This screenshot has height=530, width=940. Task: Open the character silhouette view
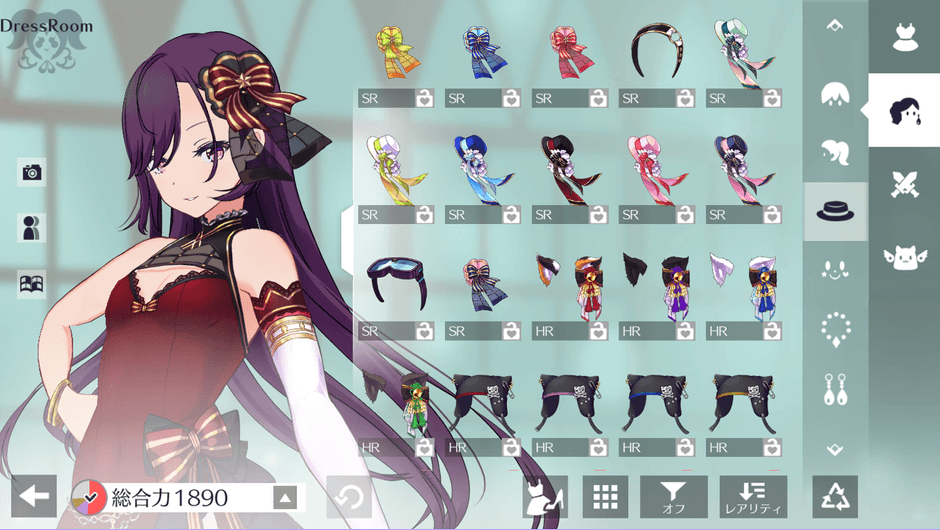[x=32, y=228]
